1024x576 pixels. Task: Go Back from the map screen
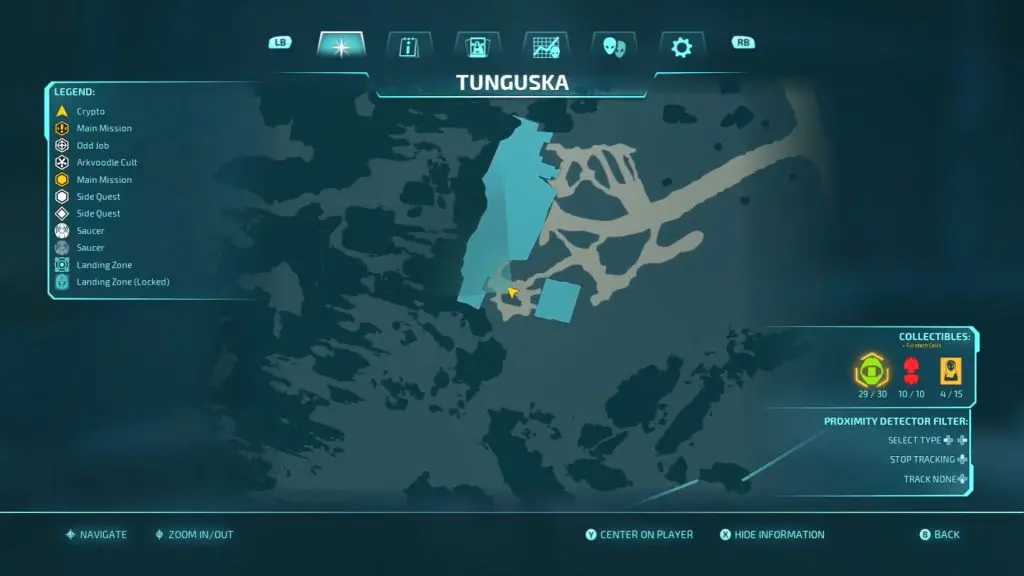(946, 535)
